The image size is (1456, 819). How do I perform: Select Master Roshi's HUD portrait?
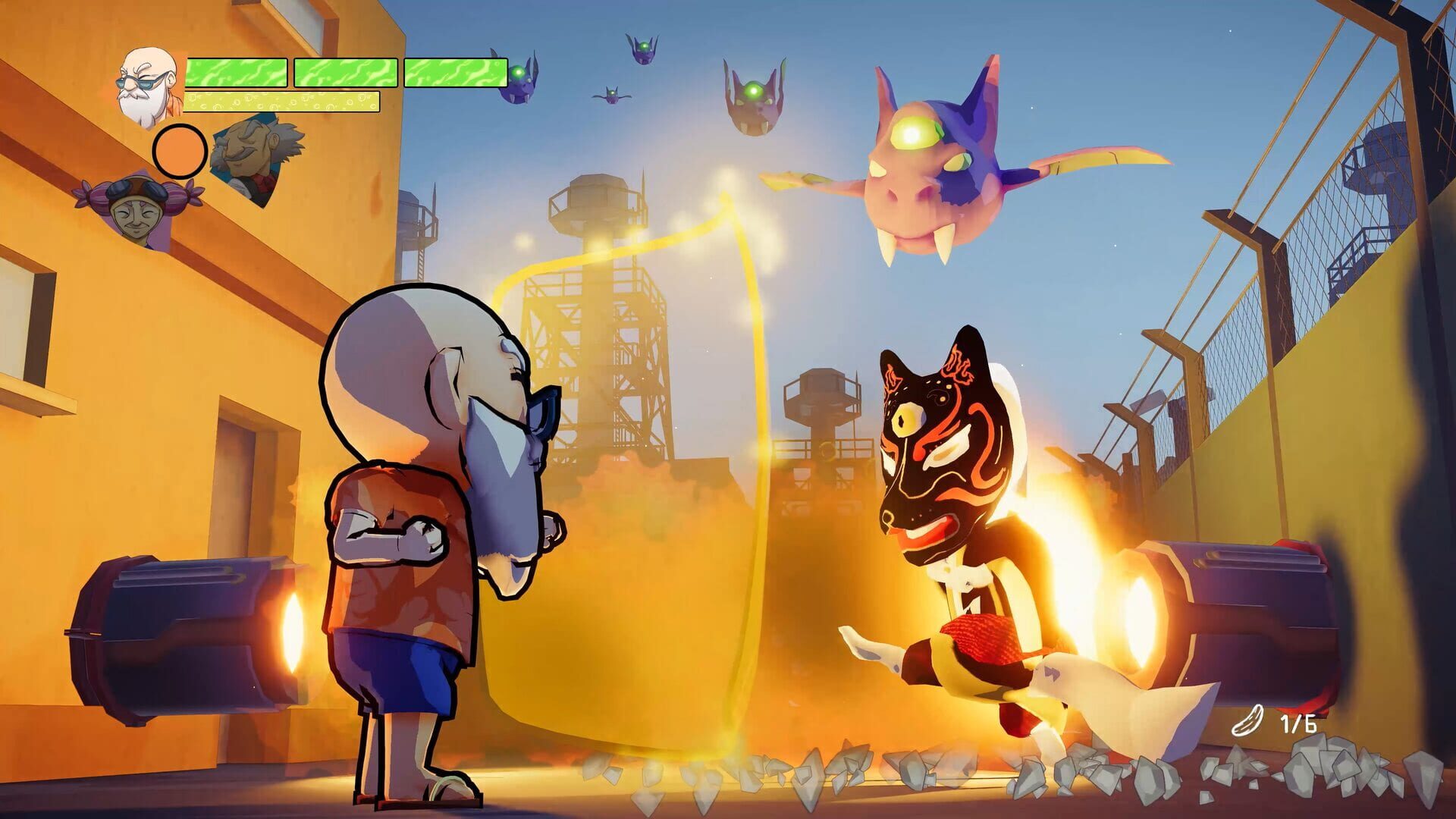coord(144,83)
